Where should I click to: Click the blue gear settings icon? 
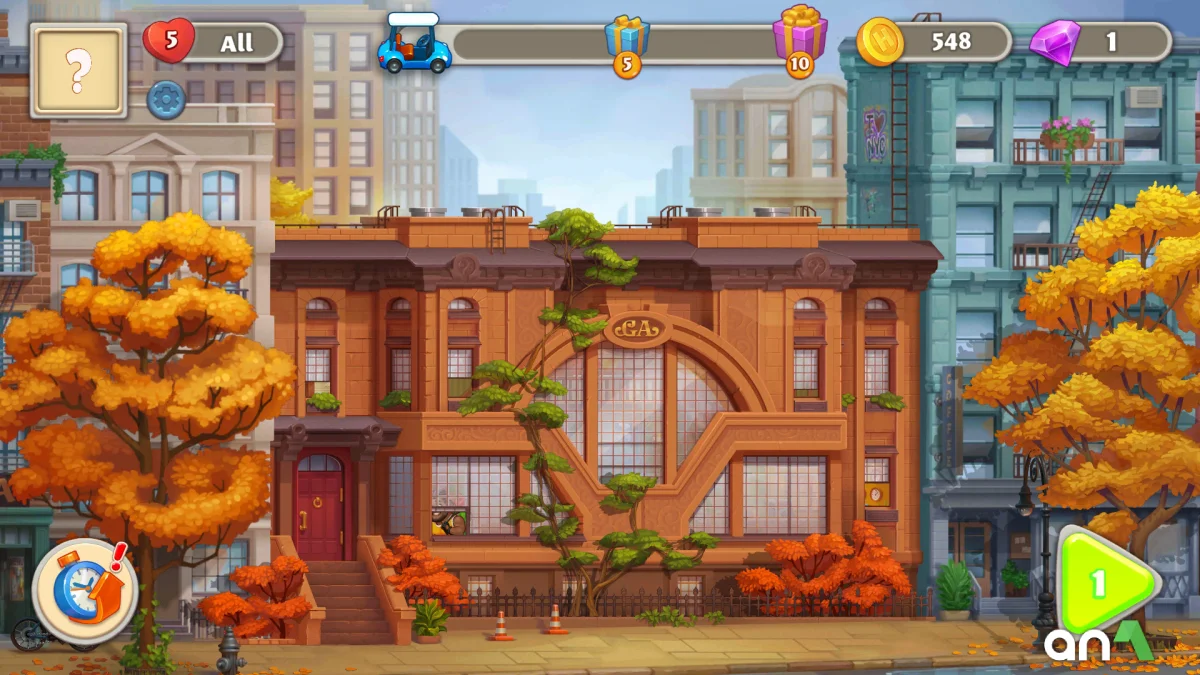click(x=166, y=100)
